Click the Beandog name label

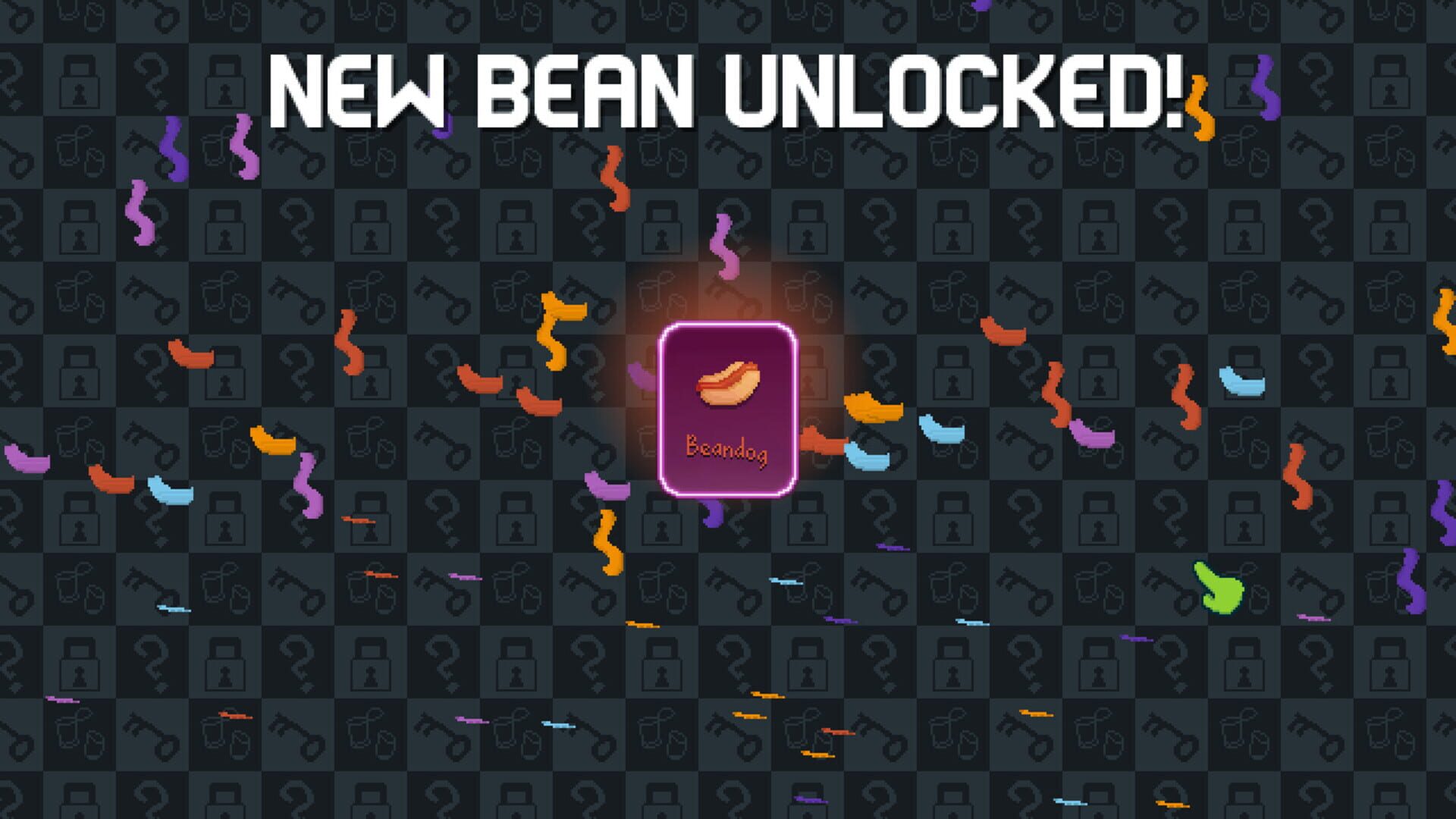tap(727, 449)
